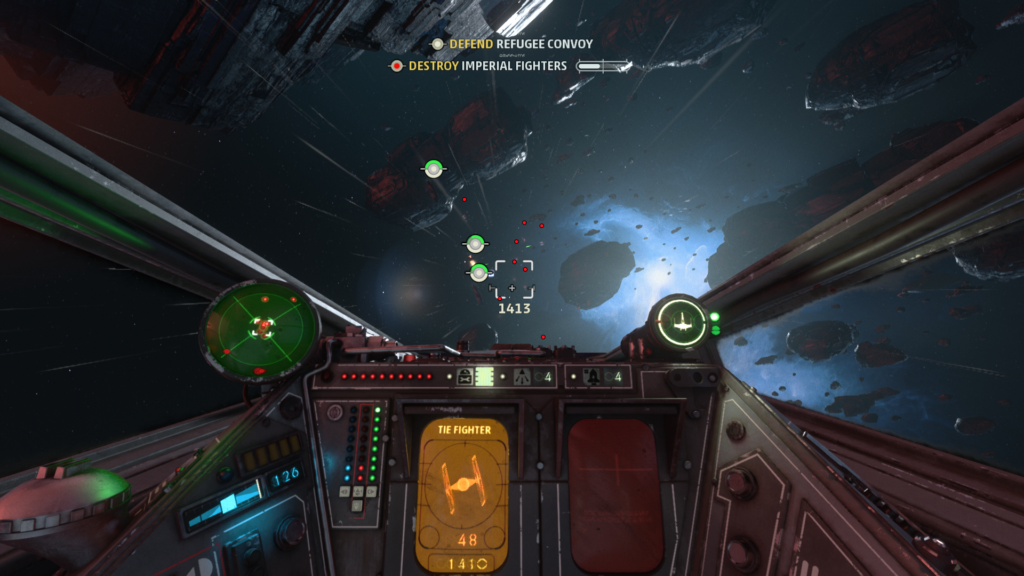Click the green circular radar scope
This screenshot has width=1024, height=576.
[261, 326]
